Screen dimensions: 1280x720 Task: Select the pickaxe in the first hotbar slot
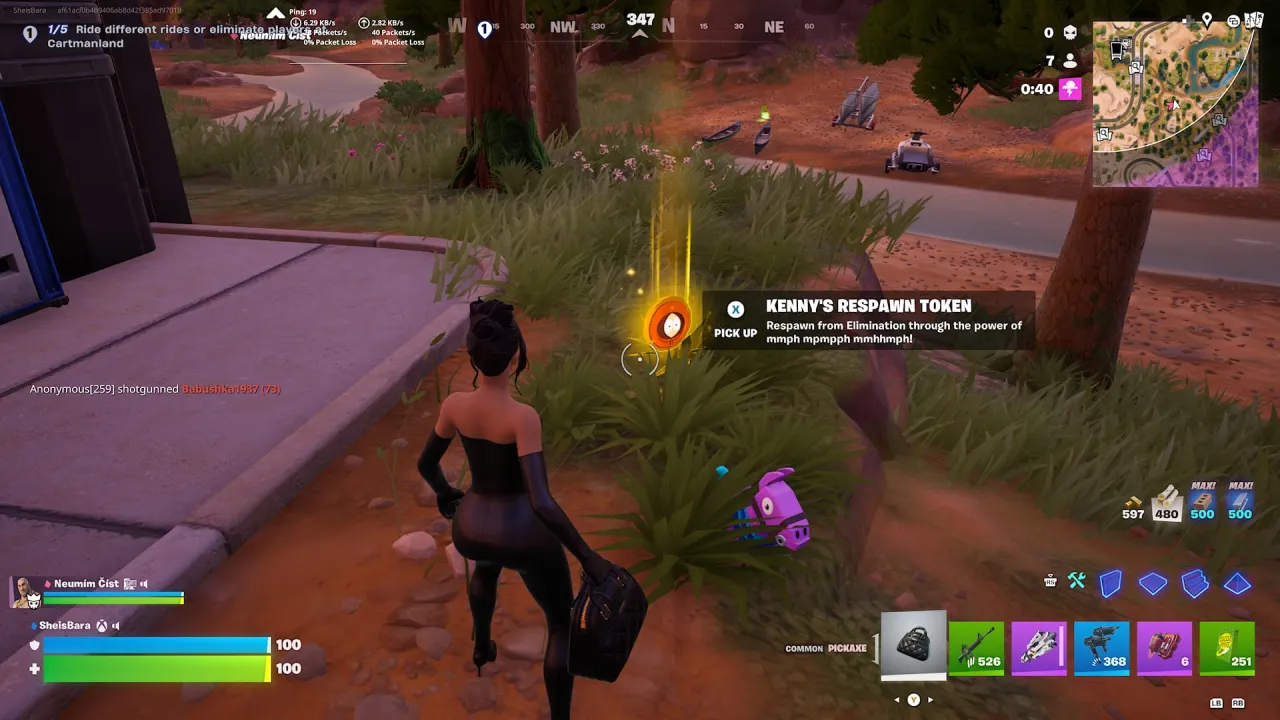coord(912,645)
